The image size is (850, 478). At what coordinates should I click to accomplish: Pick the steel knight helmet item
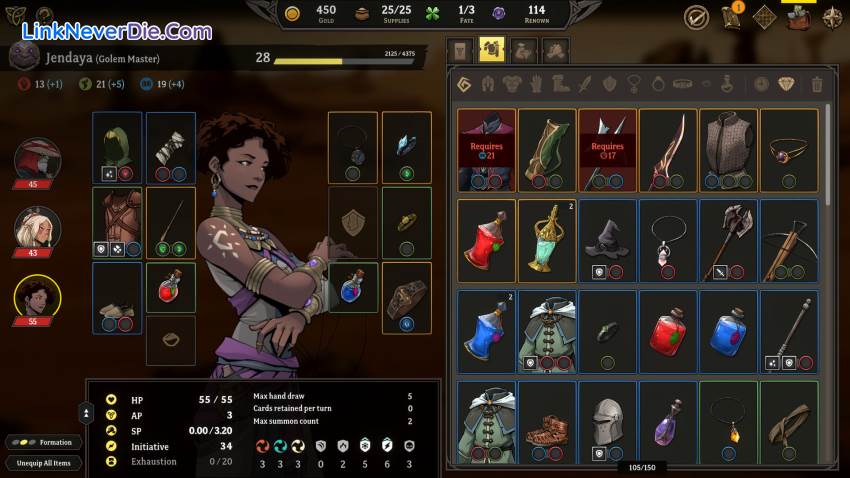pyautogui.click(x=607, y=421)
